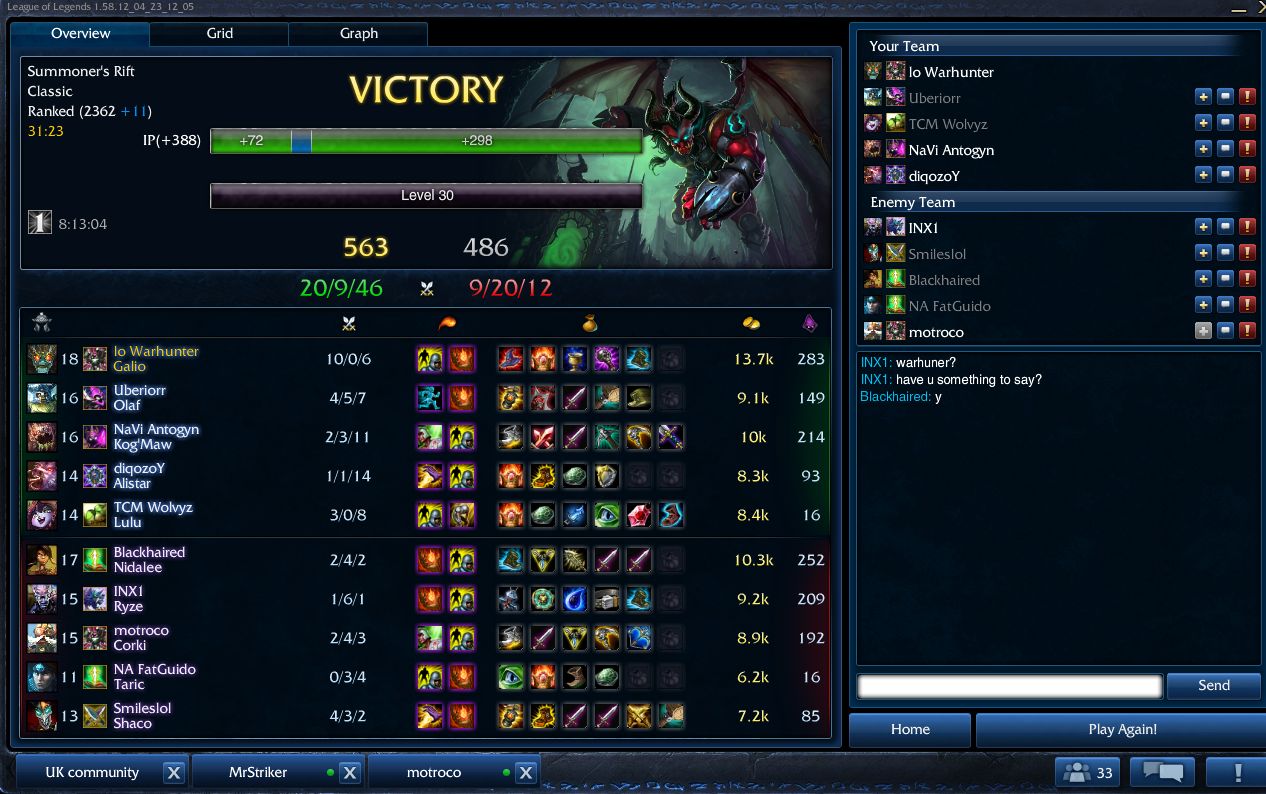1266x794 pixels.
Task: Click Blackhaired's Nidalee champion portrait
Action: pos(42,560)
